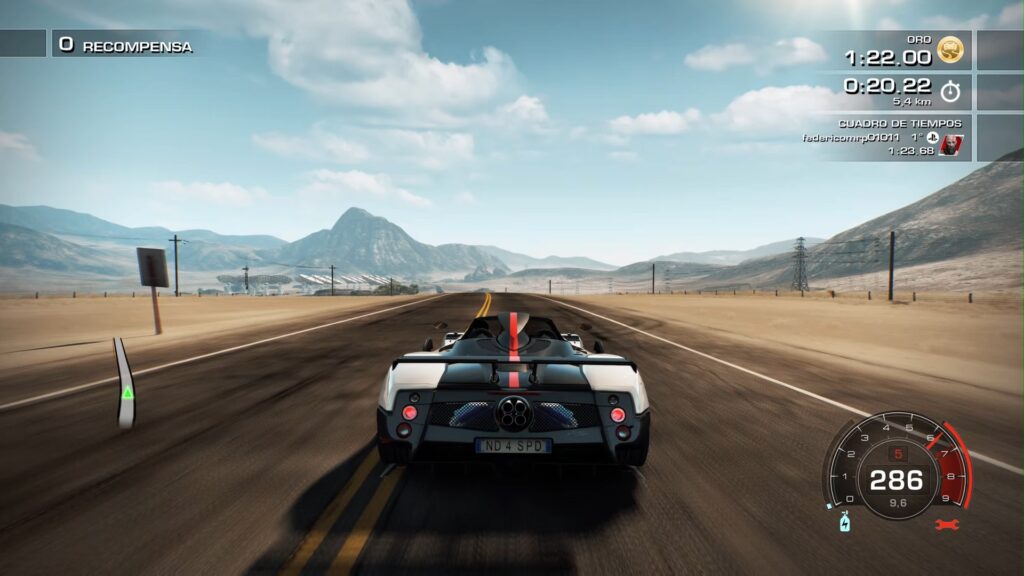Click the red wrench damage icon
The width and height of the screenshot is (1024, 576).
(x=946, y=523)
